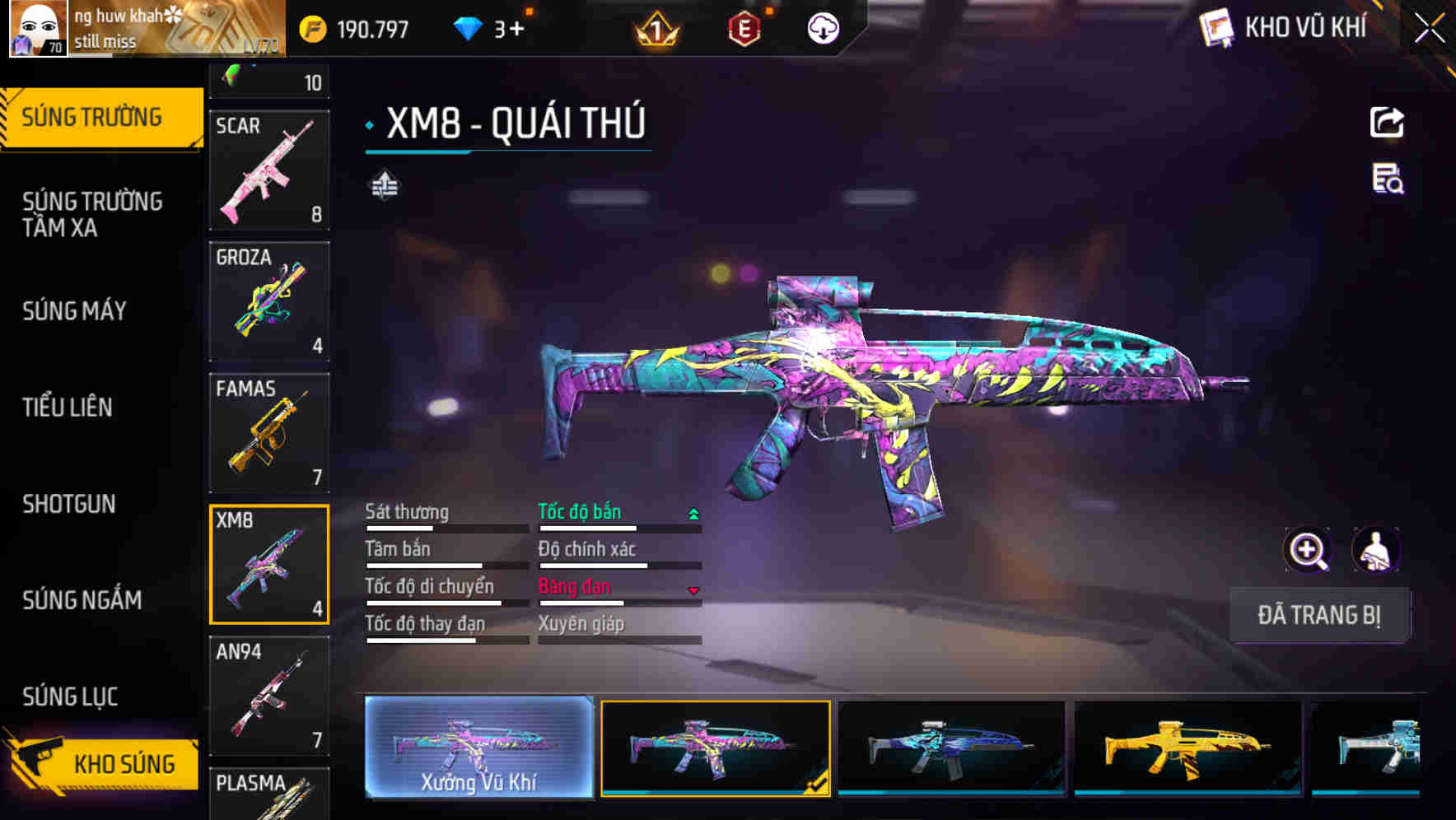Select the SCAR weapon tile
The image size is (1456, 820).
point(269,170)
